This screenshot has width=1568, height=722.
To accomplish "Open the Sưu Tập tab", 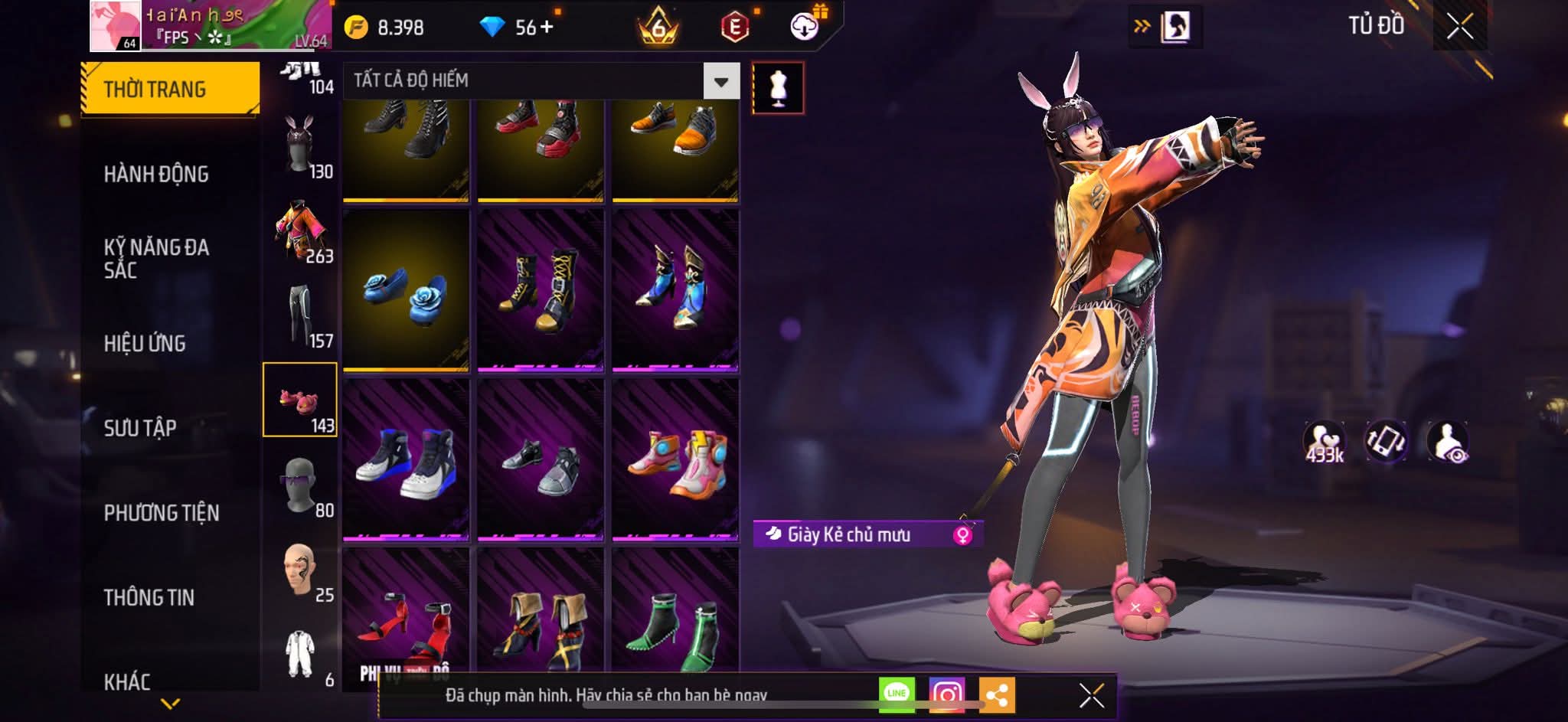I will [140, 428].
